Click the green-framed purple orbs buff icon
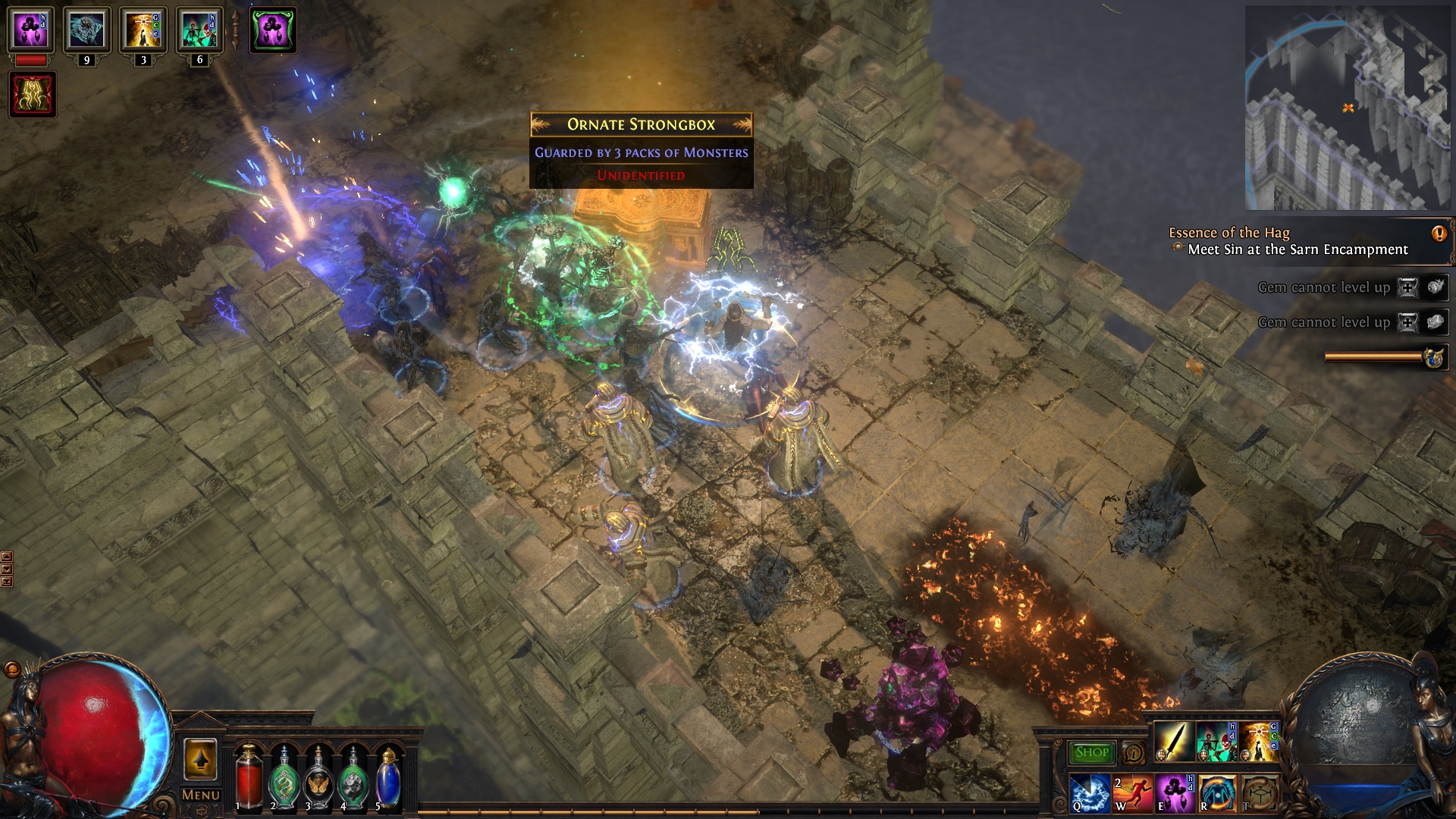Viewport: 1456px width, 819px height. (x=273, y=30)
